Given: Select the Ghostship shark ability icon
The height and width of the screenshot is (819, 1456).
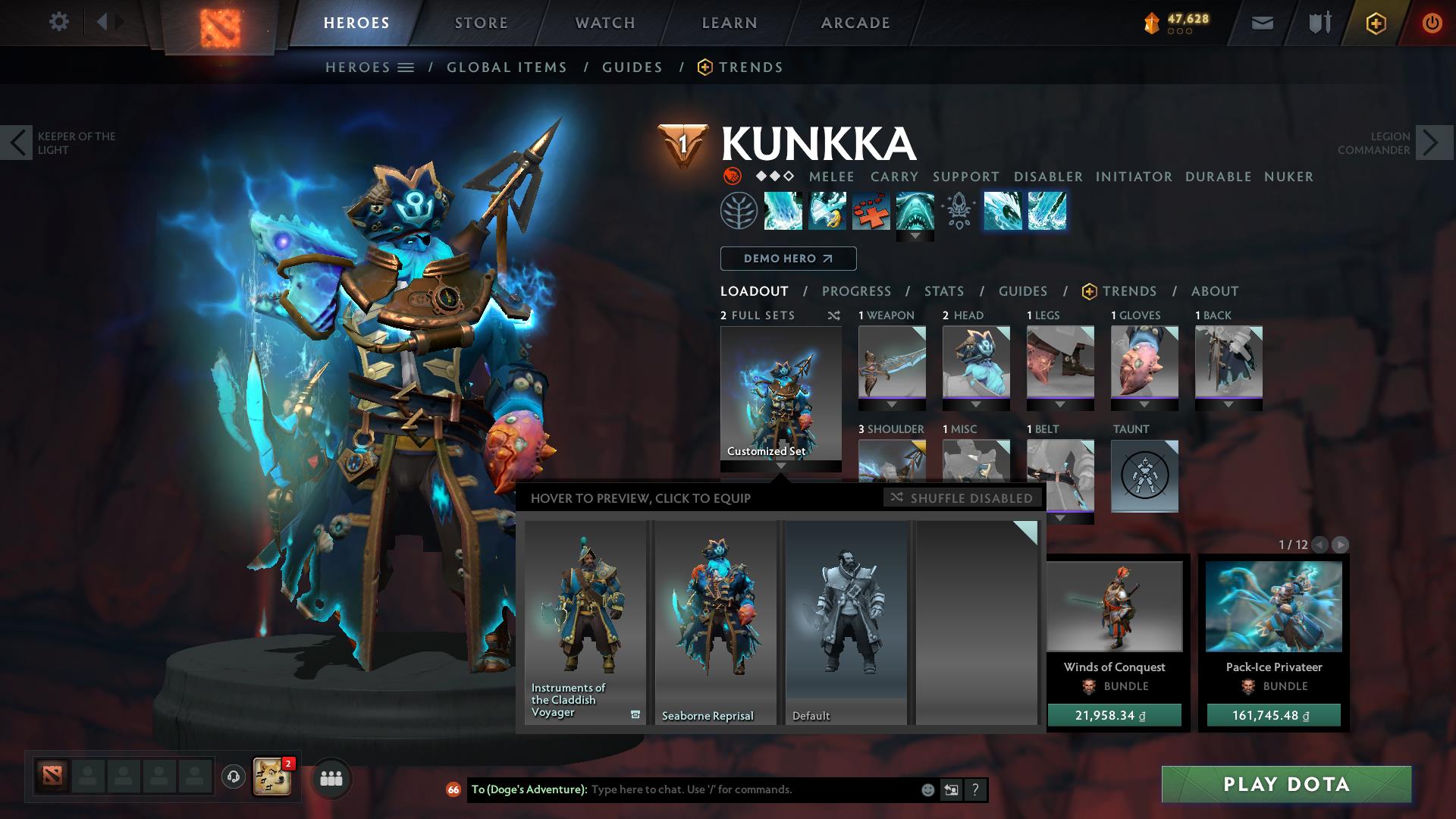Looking at the screenshot, I should [915, 211].
